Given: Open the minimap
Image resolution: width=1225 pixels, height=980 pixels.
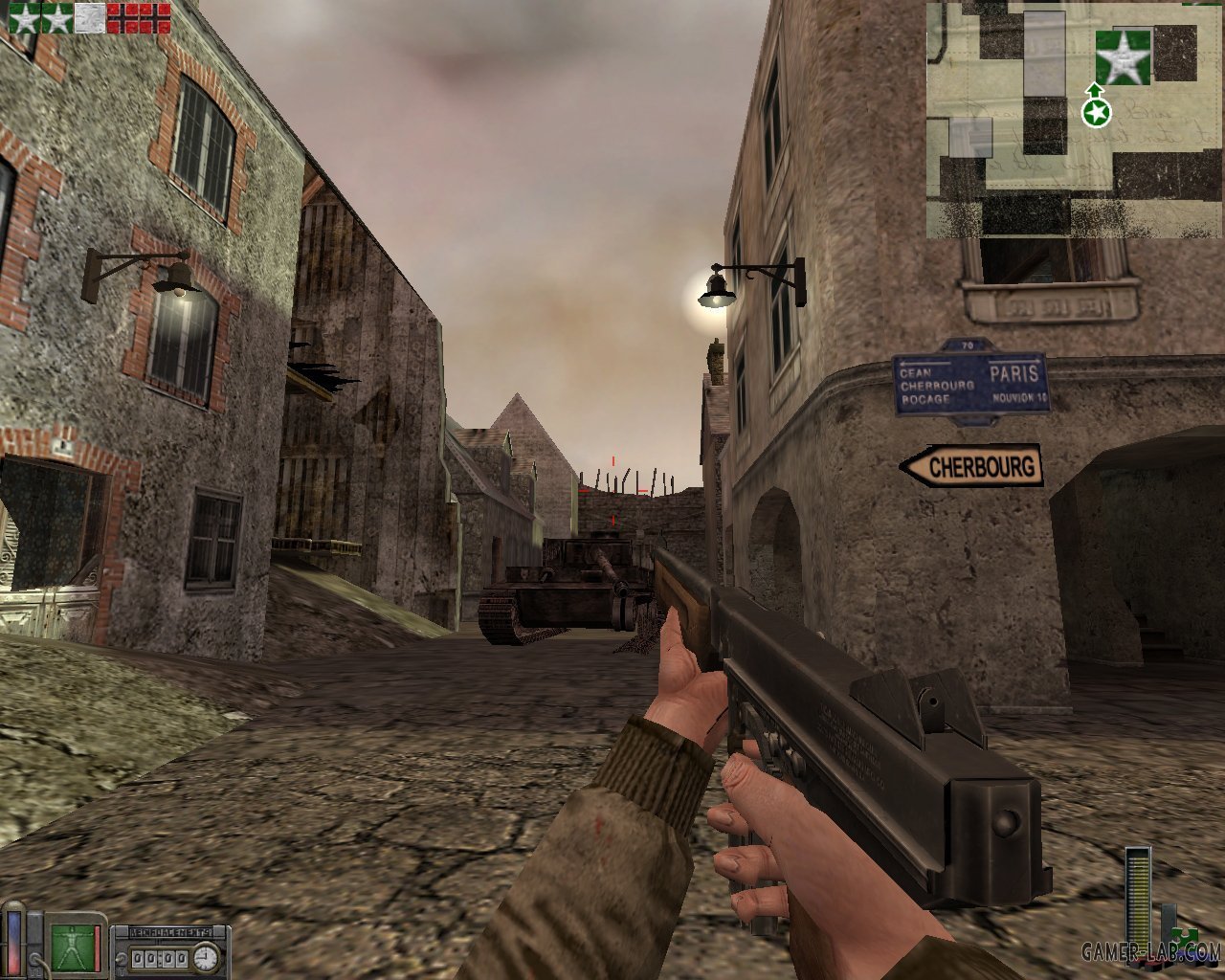Looking at the screenshot, I should pyautogui.click(x=1074, y=120).
